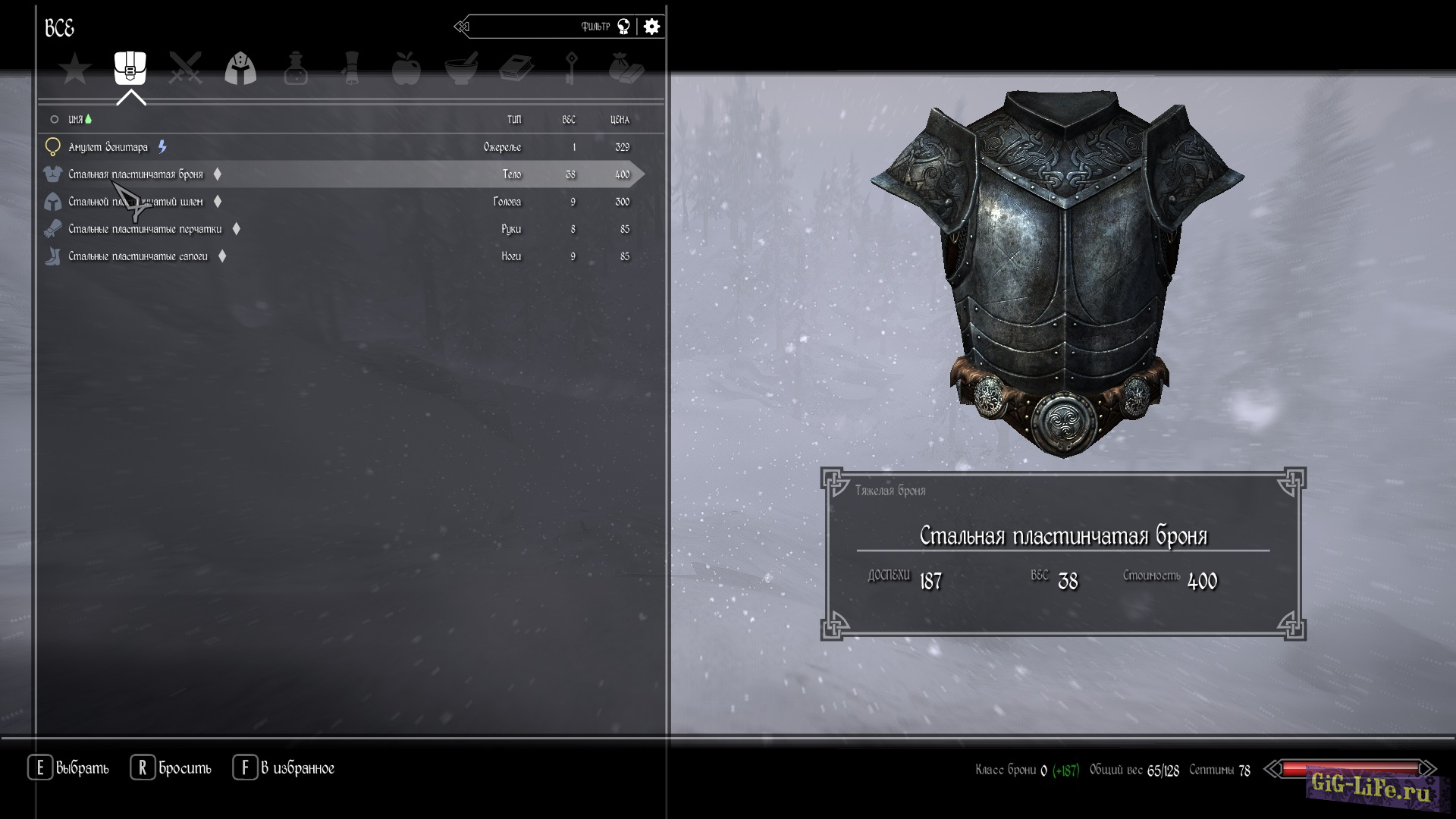The width and height of the screenshot is (1456, 819).
Task: Sort items by Вес column header
Action: point(569,120)
